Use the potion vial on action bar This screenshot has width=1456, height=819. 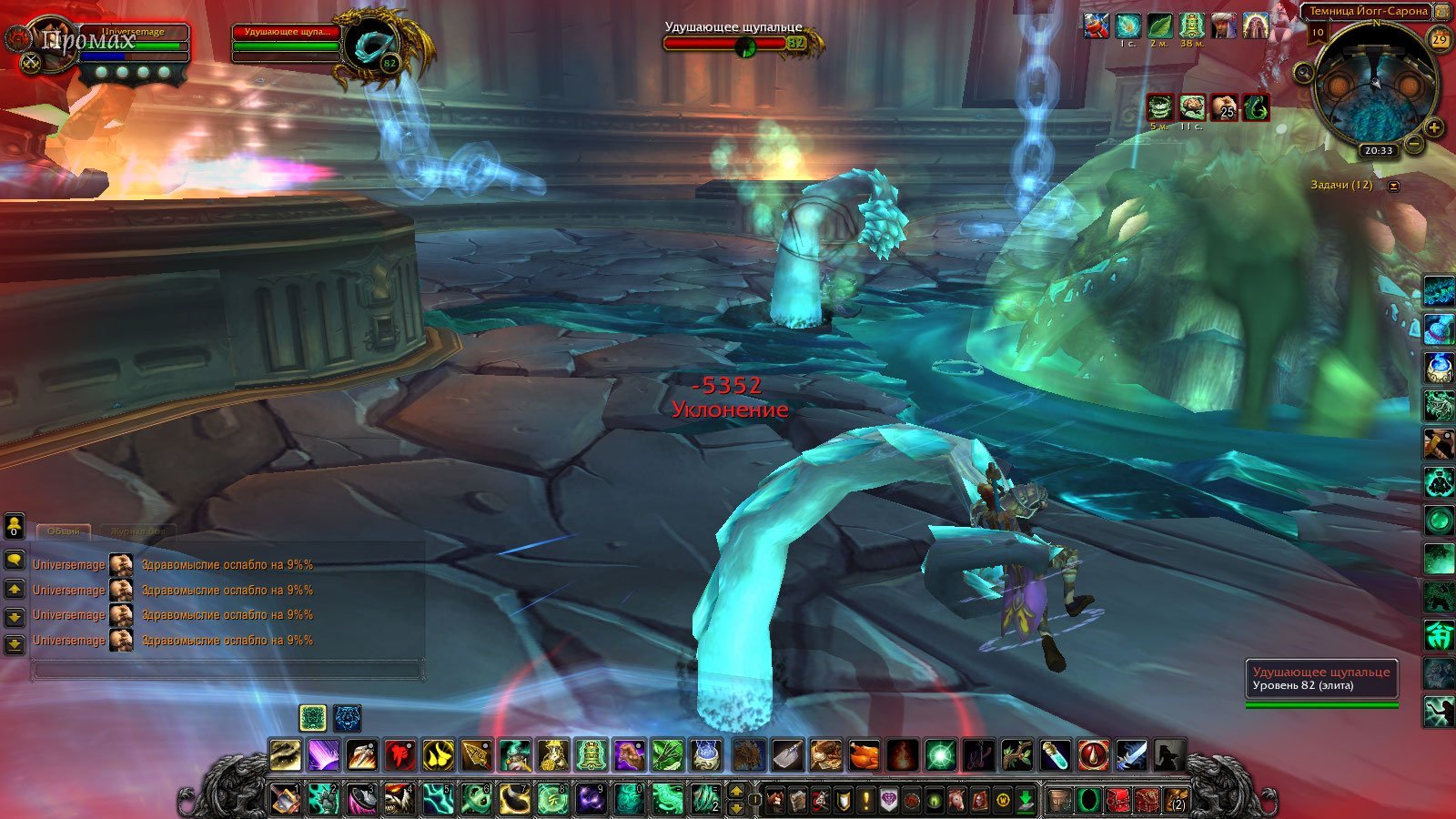click(x=1056, y=755)
